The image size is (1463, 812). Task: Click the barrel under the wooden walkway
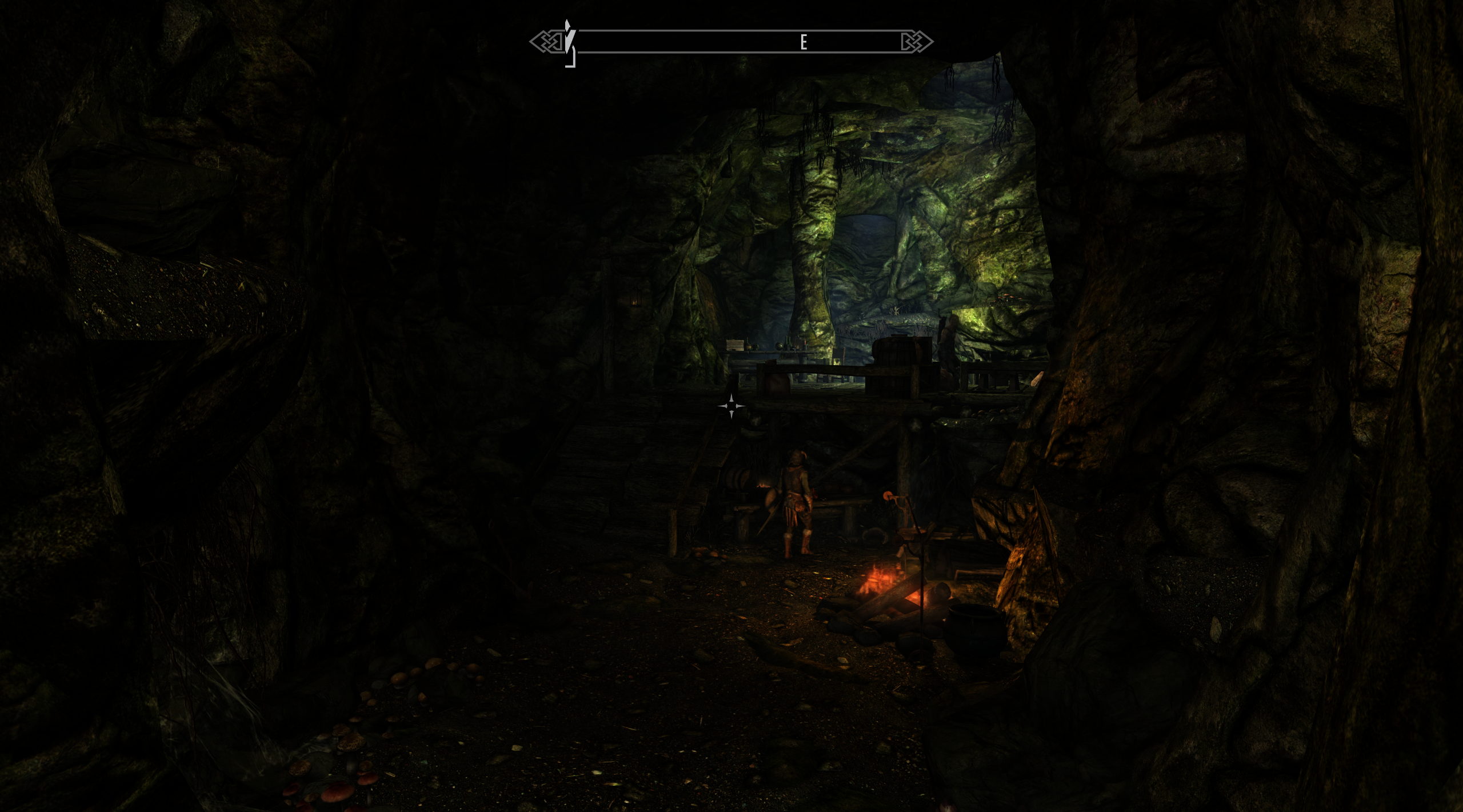pos(737,480)
